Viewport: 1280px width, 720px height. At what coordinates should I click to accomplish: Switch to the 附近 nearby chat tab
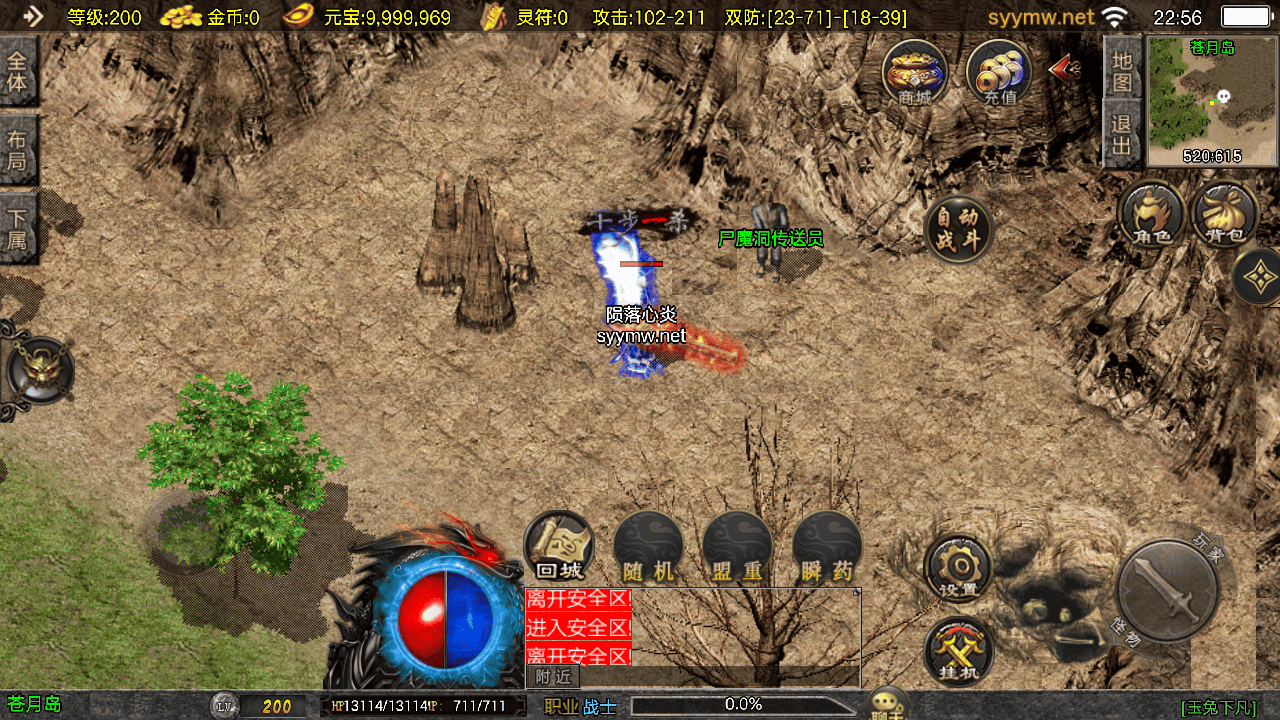pyautogui.click(x=552, y=677)
